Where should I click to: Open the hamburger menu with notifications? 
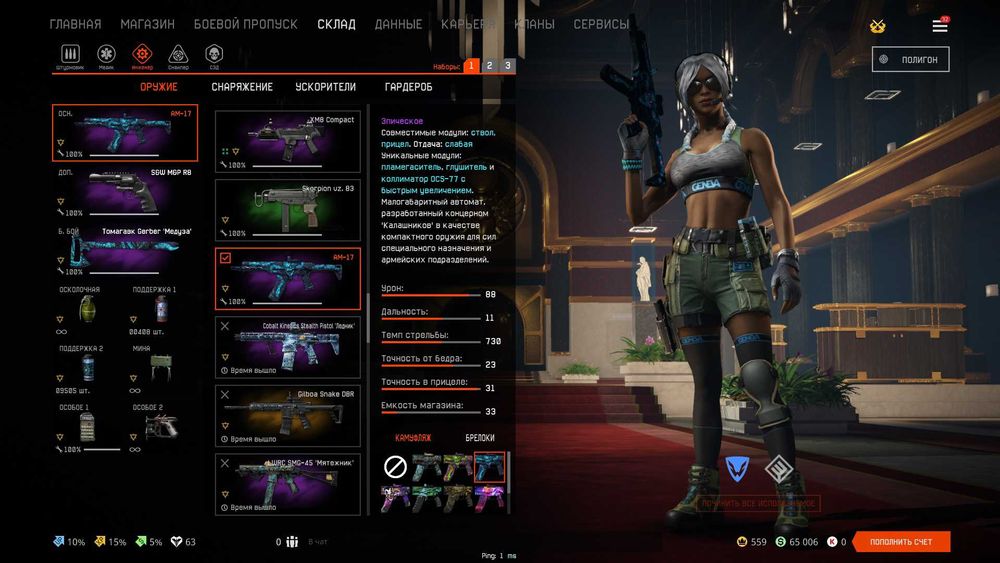point(940,25)
